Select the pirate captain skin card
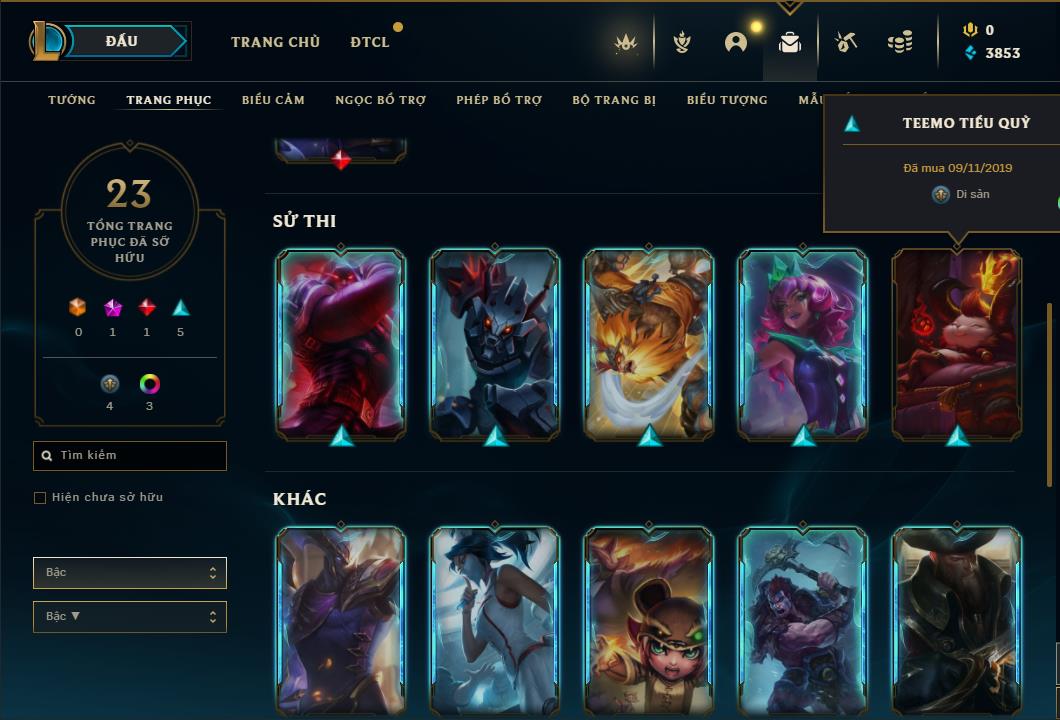This screenshot has width=1060, height=720. pyautogui.click(x=957, y=620)
